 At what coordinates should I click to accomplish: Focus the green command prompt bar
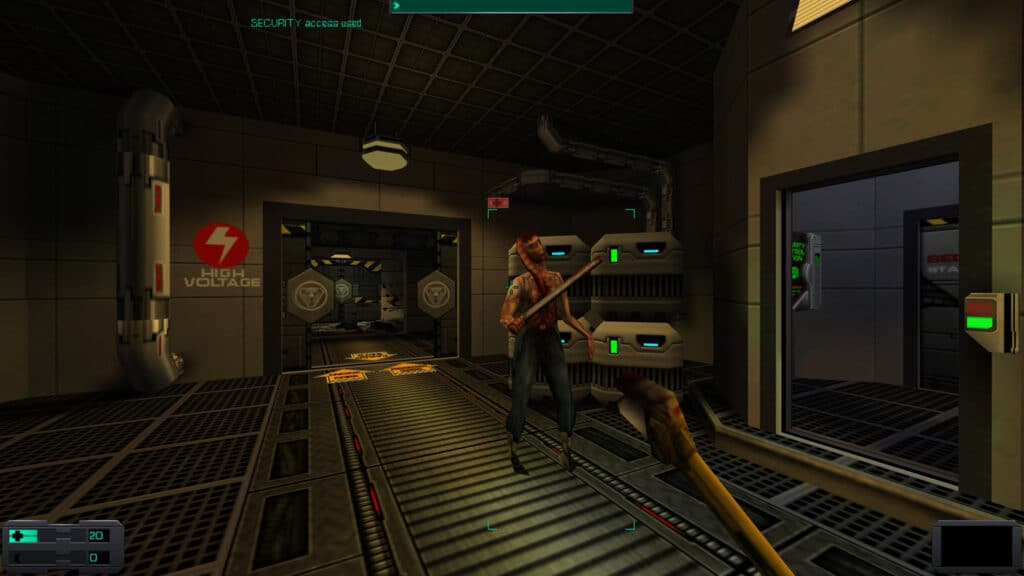(511, 6)
